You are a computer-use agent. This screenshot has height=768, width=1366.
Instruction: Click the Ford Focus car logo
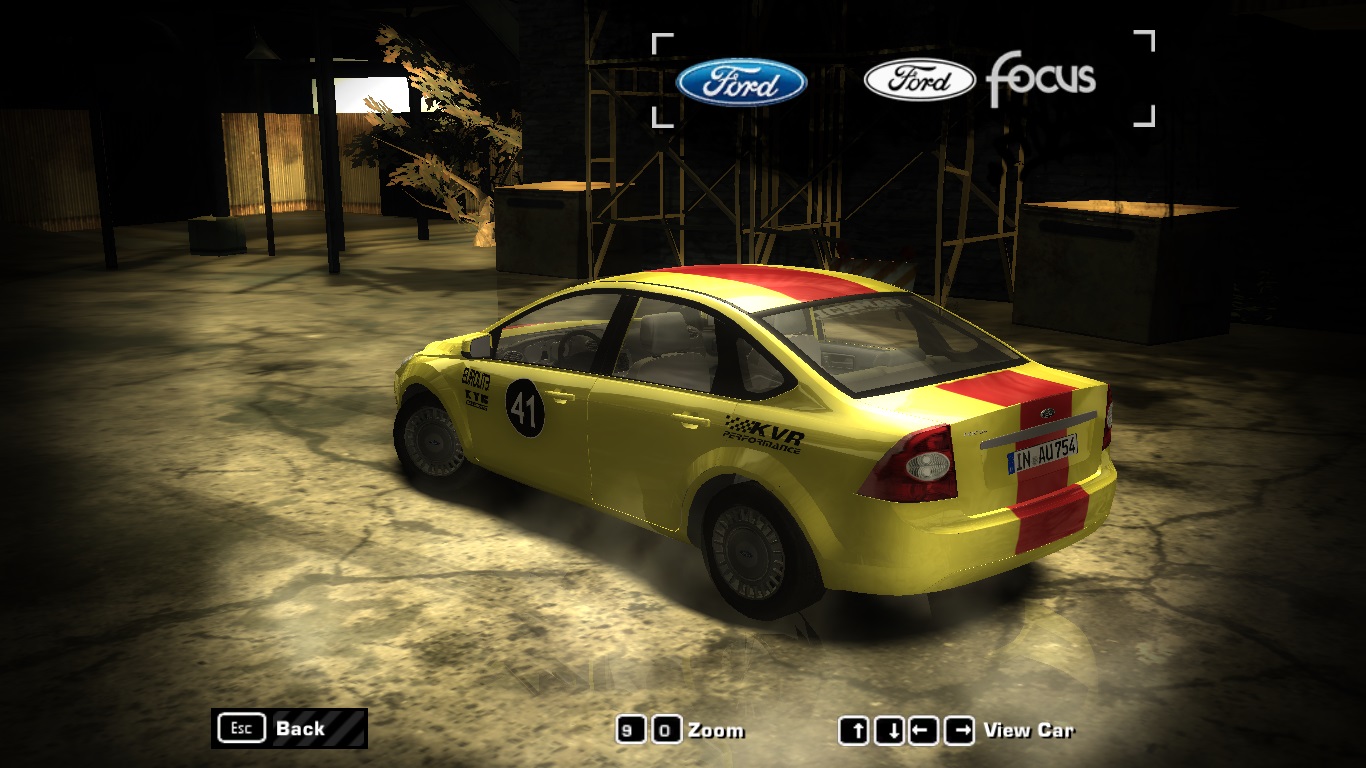980,80
